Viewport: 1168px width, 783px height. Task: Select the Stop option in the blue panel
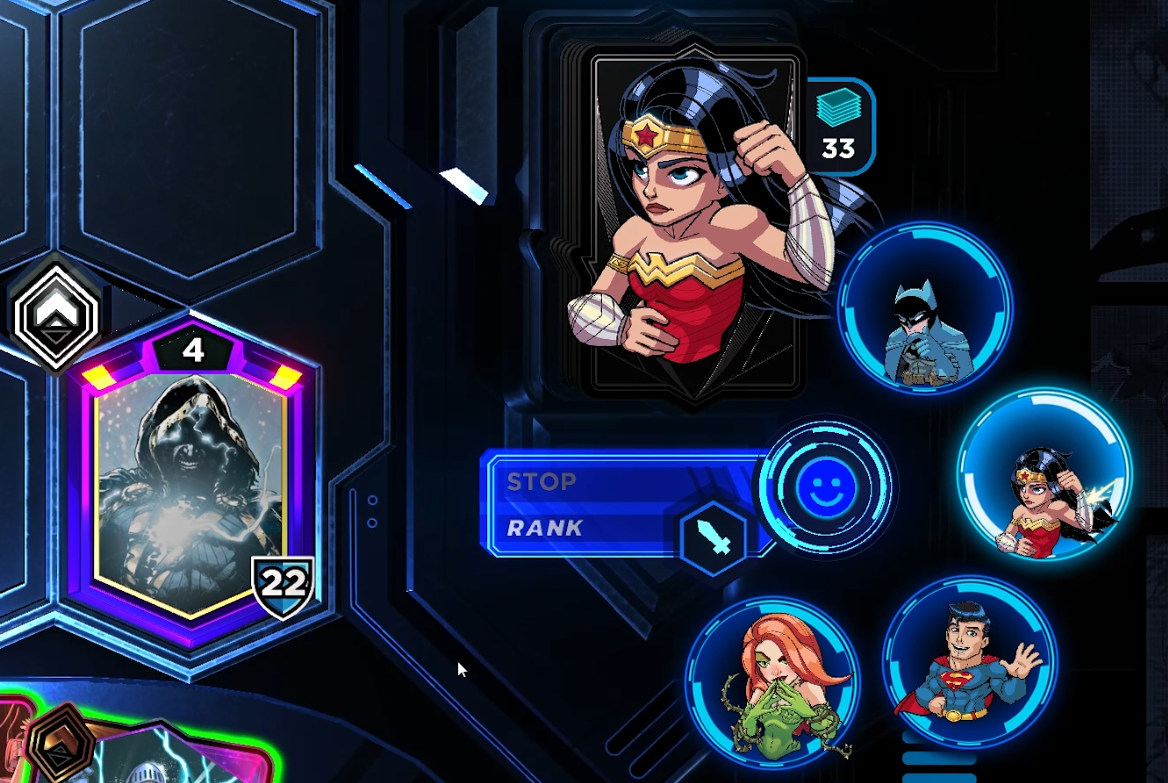tap(541, 481)
